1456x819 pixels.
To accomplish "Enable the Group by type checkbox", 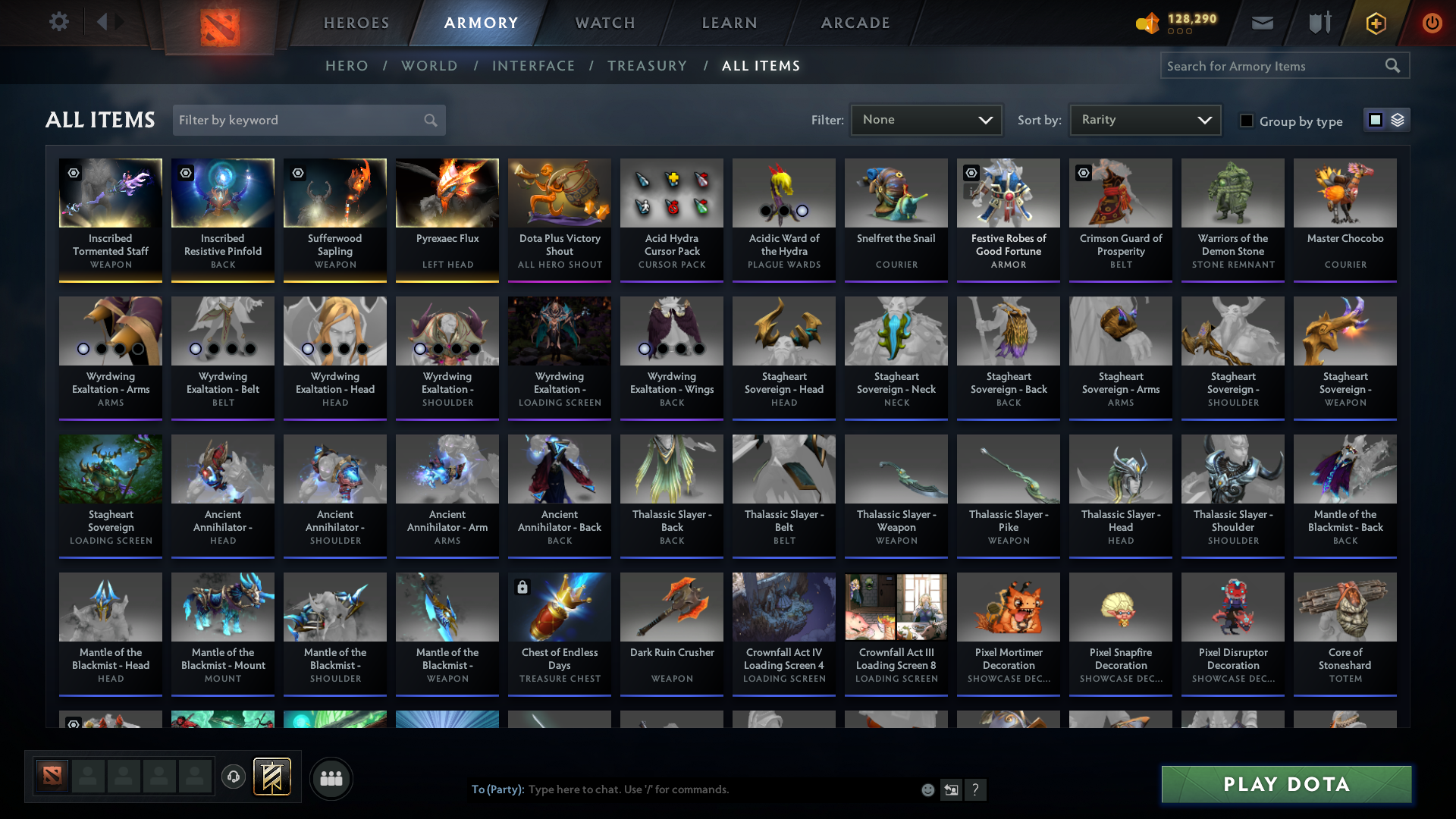I will (1247, 120).
